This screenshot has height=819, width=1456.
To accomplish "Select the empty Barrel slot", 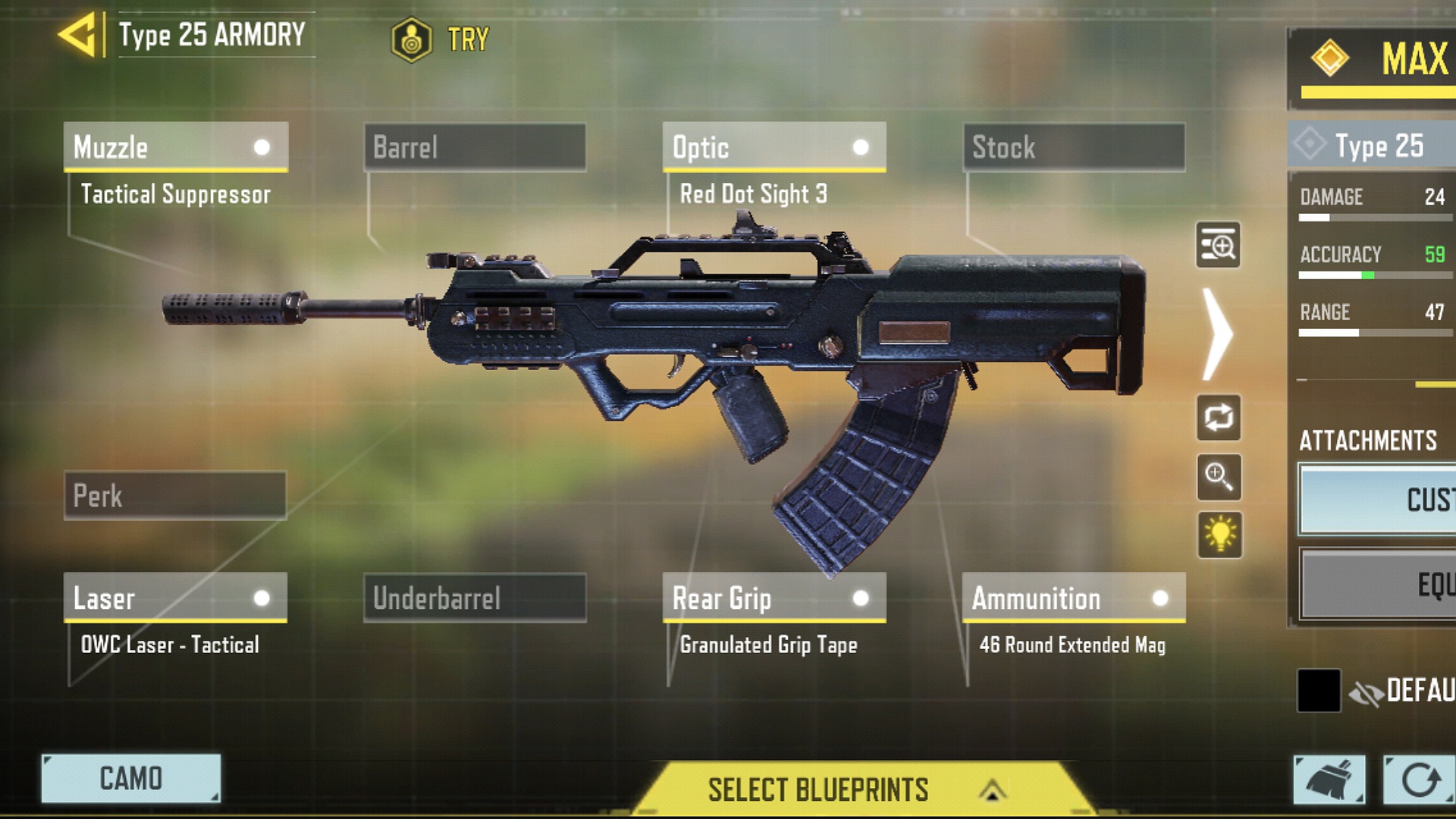I will (475, 147).
